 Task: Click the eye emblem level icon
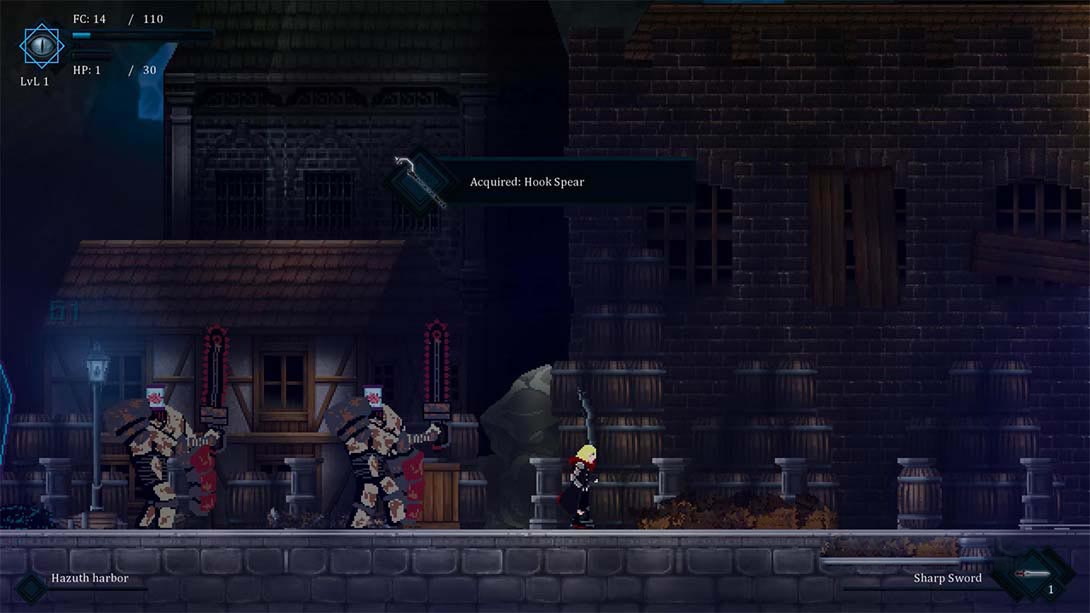pyautogui.click(x=41, y=45)
